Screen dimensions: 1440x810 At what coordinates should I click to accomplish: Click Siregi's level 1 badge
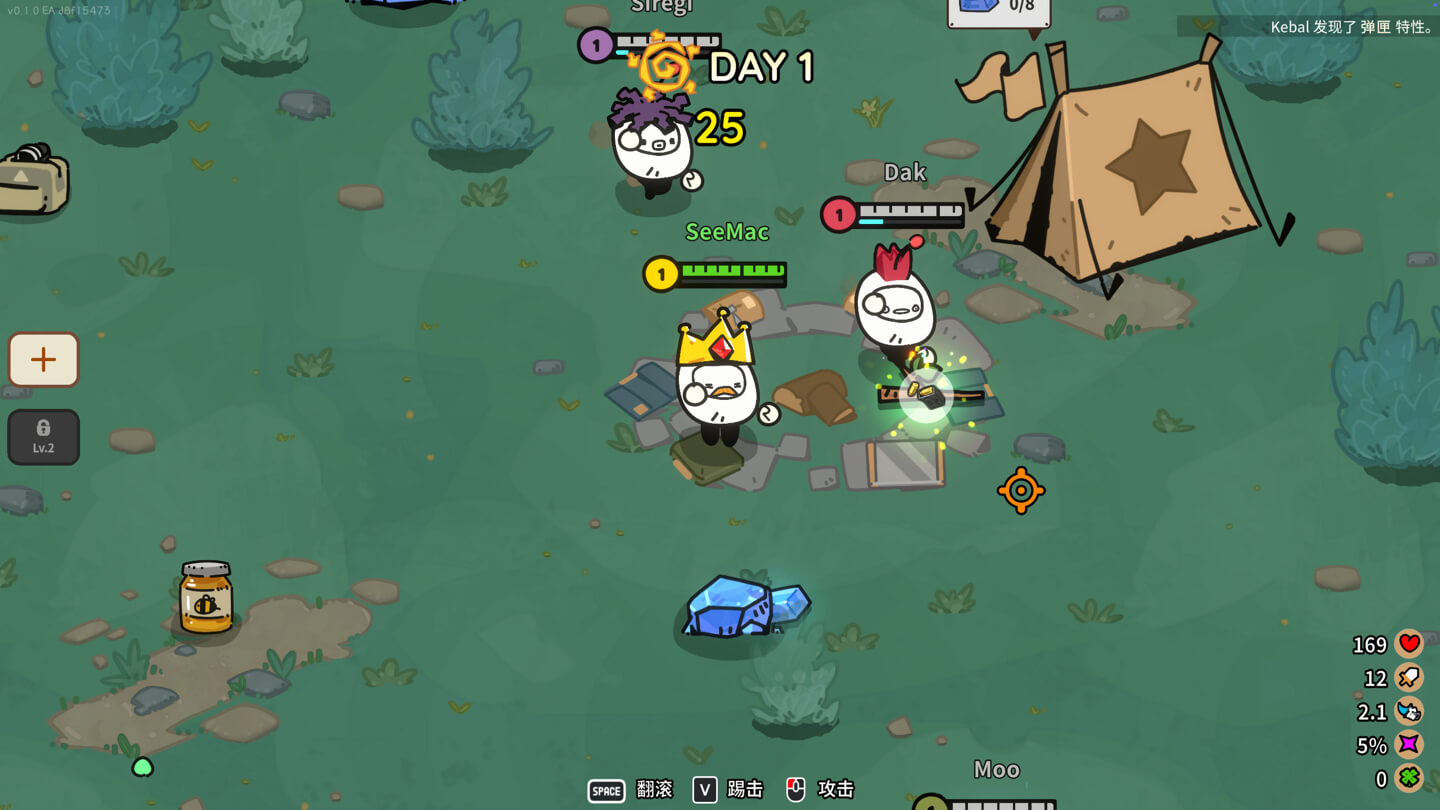coord(594,44)
